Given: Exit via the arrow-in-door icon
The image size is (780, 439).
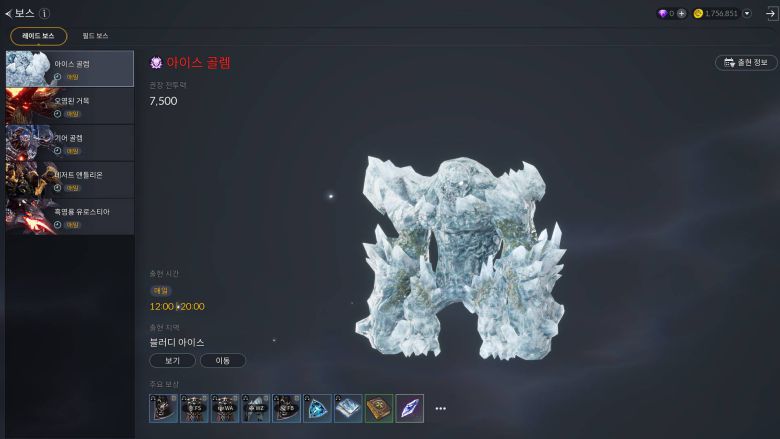Looking at the screenshot, I should point(770,14).
